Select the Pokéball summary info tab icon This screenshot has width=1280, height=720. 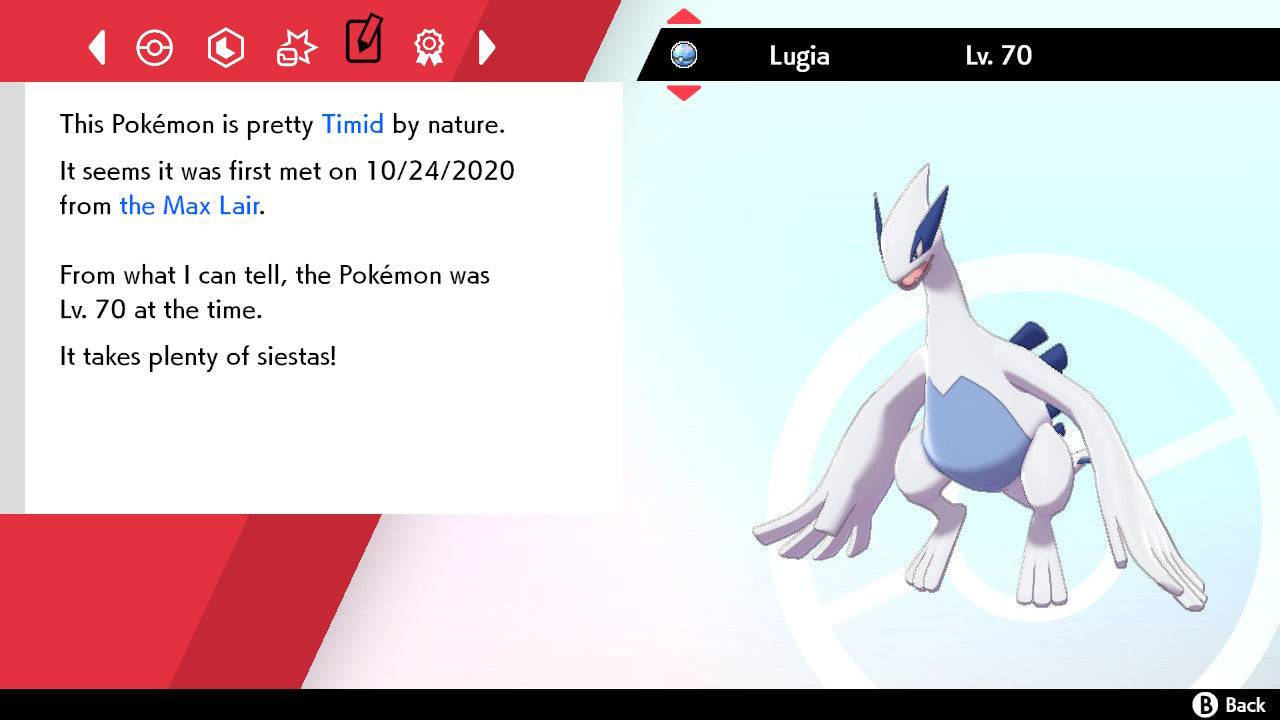(x=155, y=47)
